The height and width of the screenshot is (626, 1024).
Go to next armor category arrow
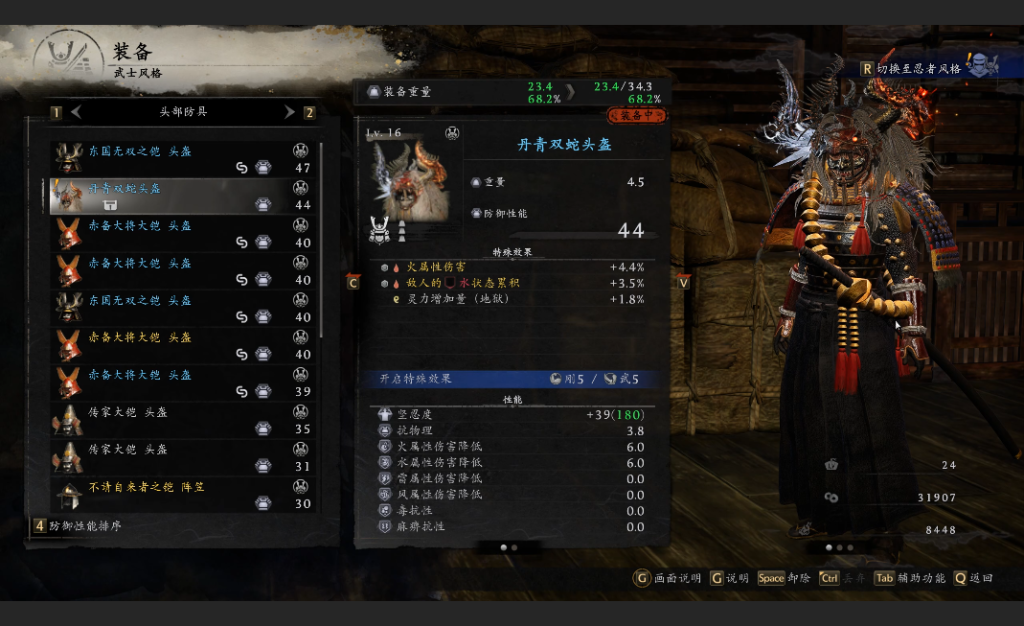[x=289, y=112]
